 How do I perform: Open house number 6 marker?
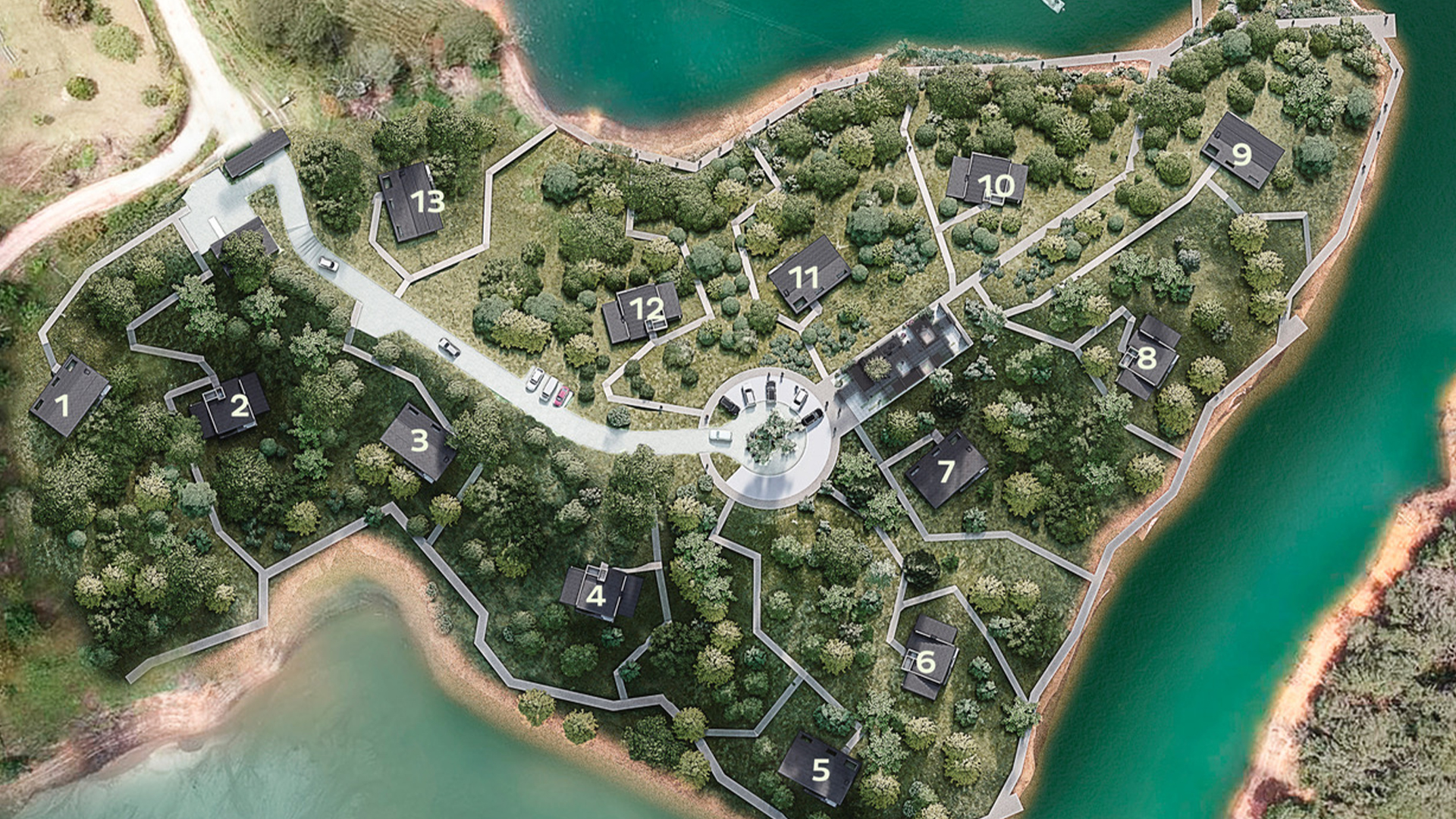926,661
